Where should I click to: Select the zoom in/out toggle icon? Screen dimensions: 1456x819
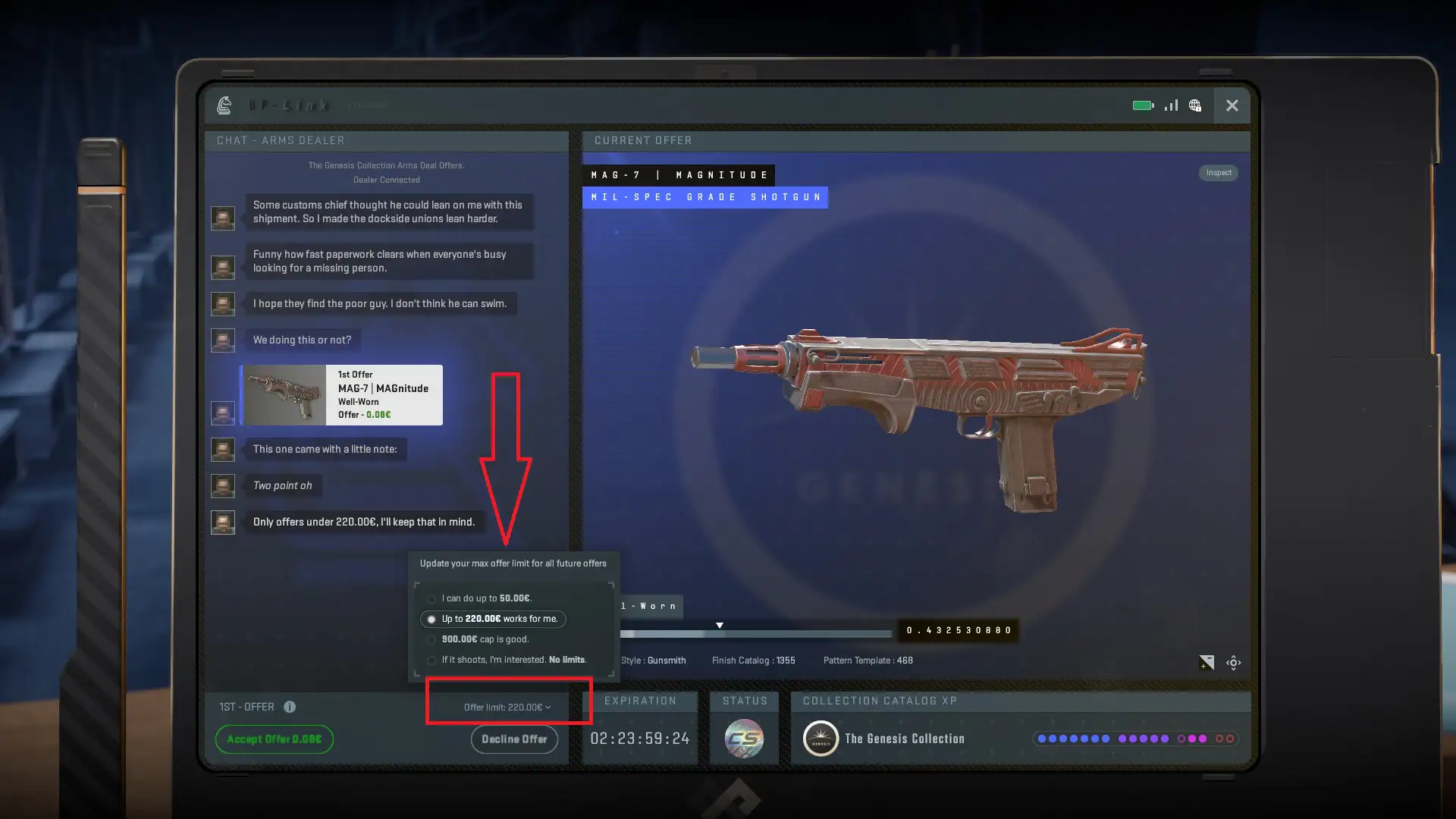(1207, 662)
